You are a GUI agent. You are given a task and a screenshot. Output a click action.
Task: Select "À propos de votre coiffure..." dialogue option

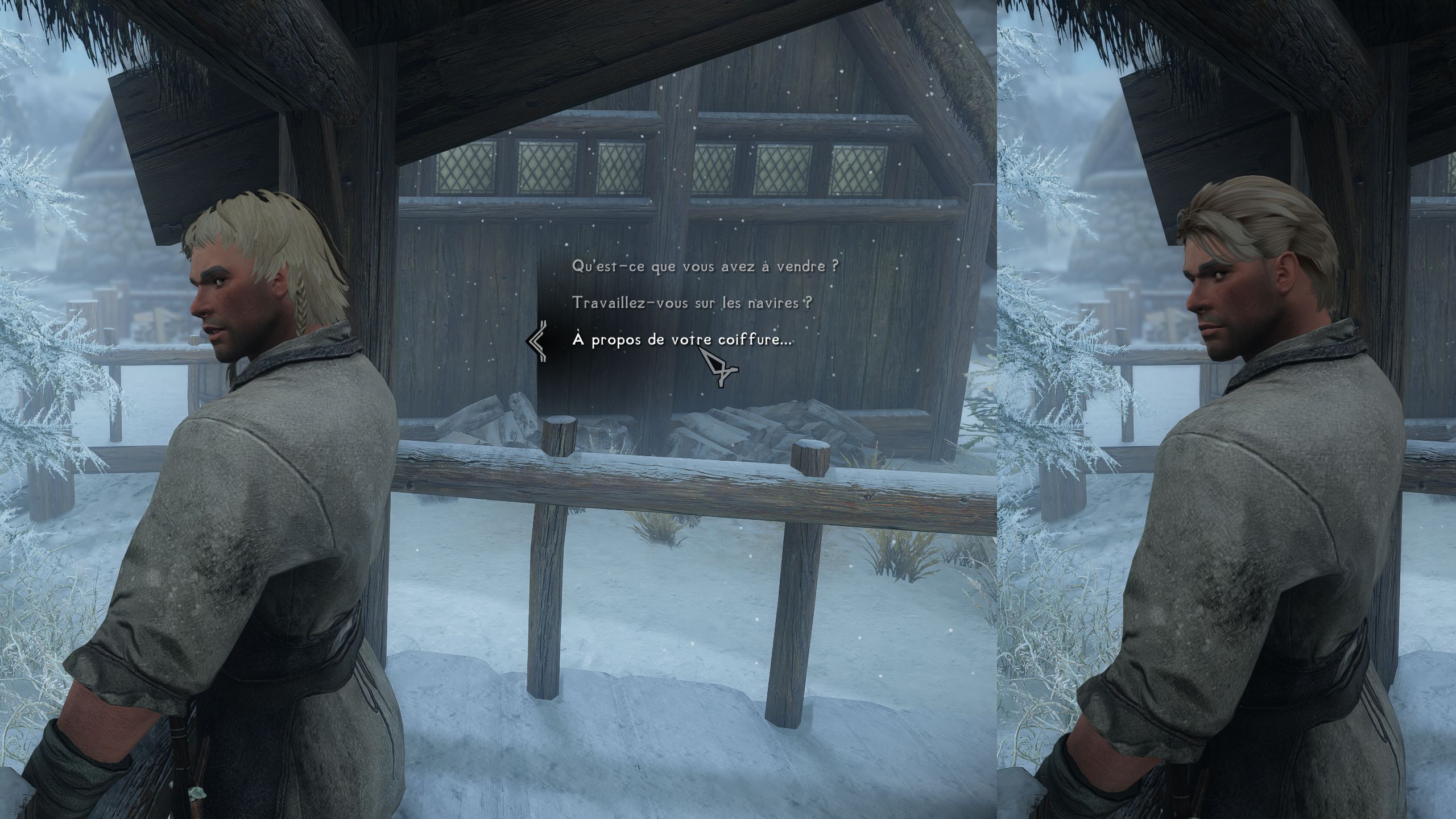click(x=681, y=340)
